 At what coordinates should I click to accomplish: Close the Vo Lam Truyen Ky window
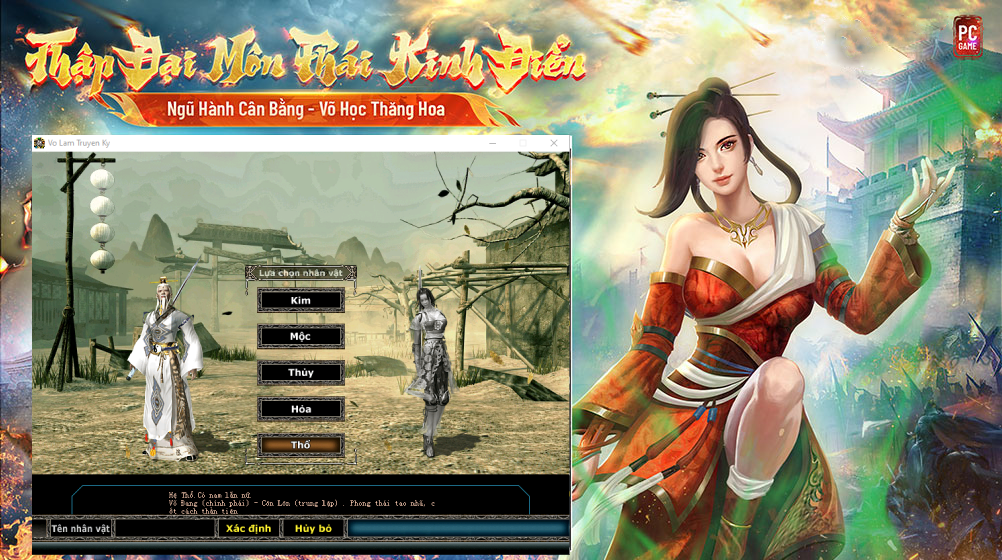pyautogui.click(x=554, y=144)
